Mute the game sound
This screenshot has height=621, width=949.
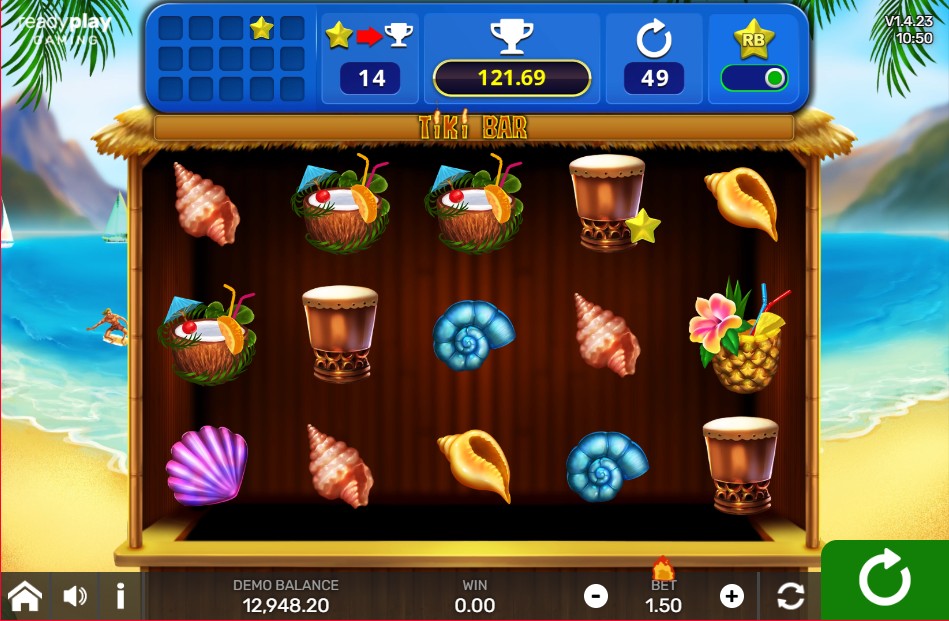pyautogui.click(x=75, y=597)
